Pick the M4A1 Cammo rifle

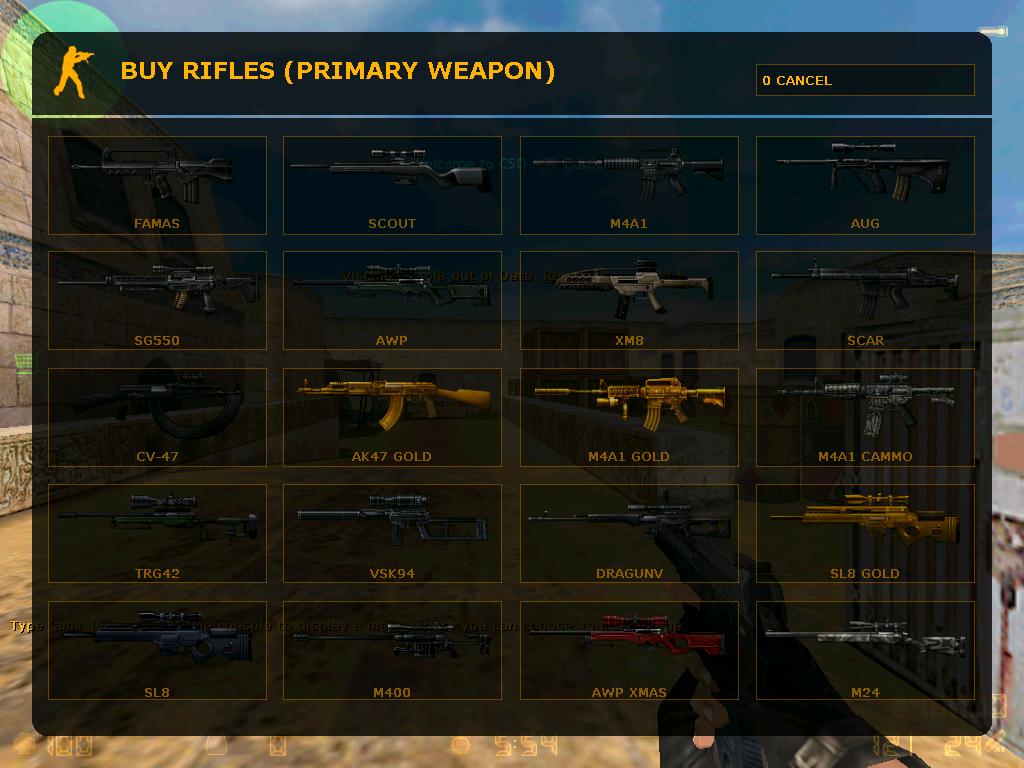[865, 417]
